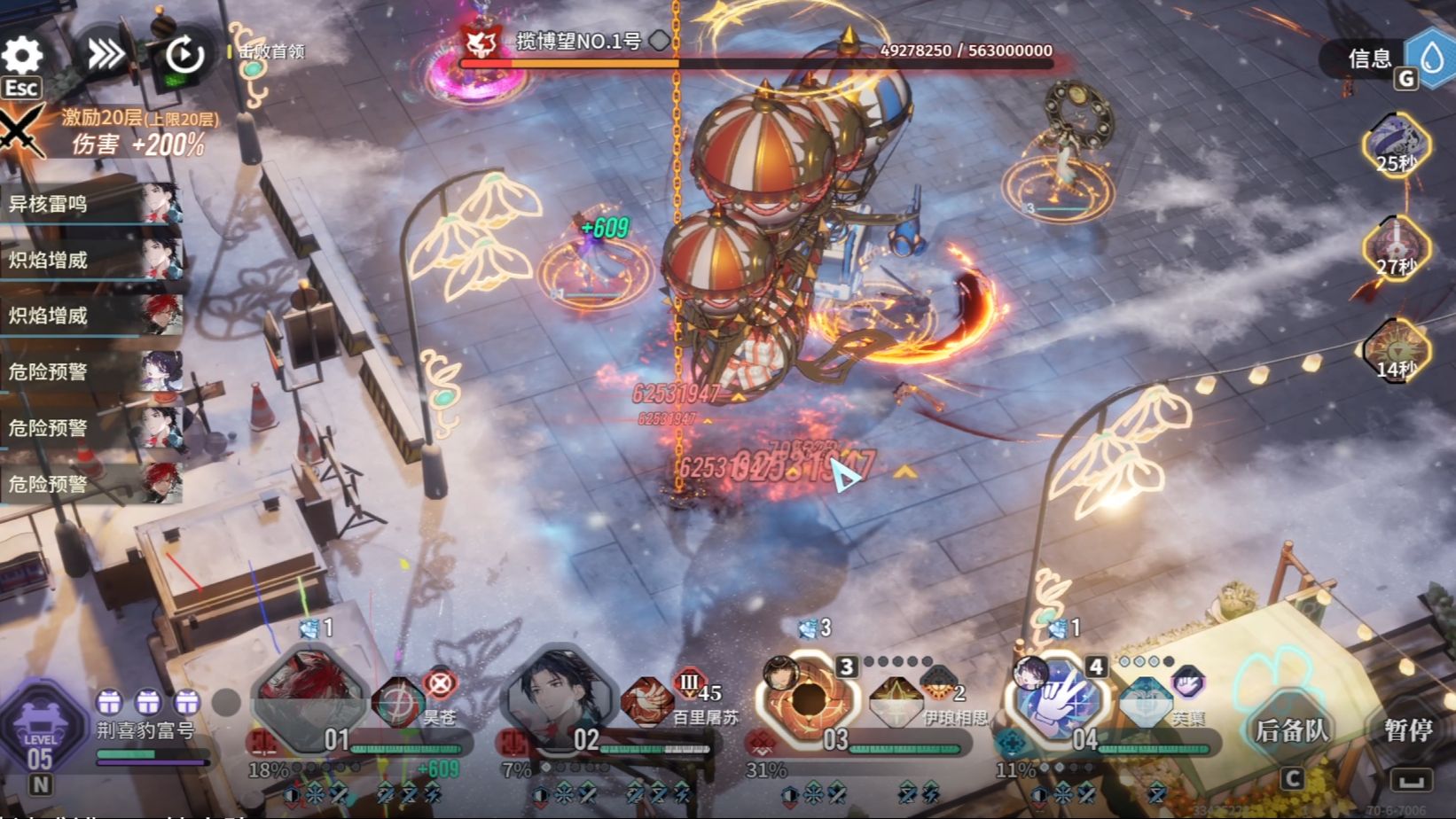Activate character 03's fiery ring skill

(809, 698)
